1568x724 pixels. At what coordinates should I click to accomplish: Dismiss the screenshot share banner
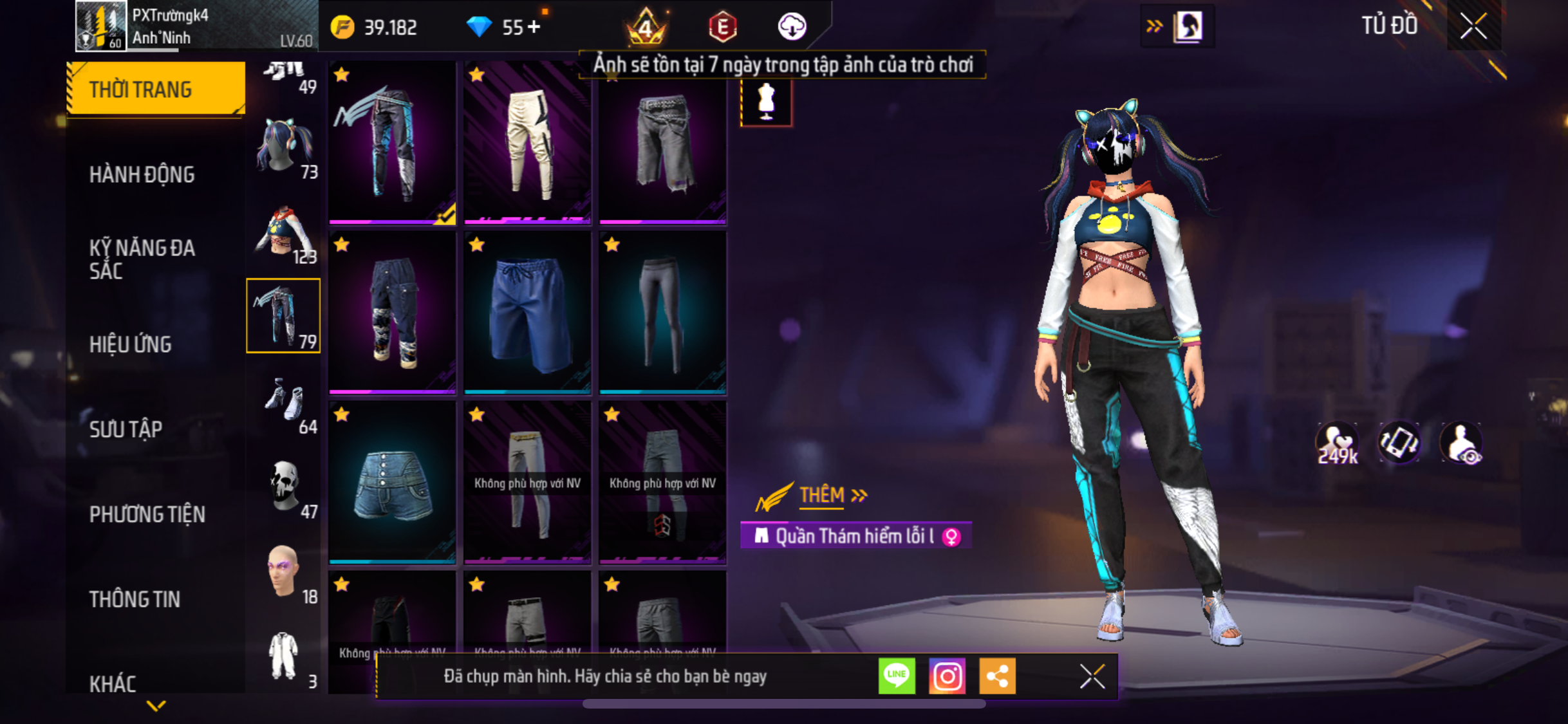(1092, 676)
